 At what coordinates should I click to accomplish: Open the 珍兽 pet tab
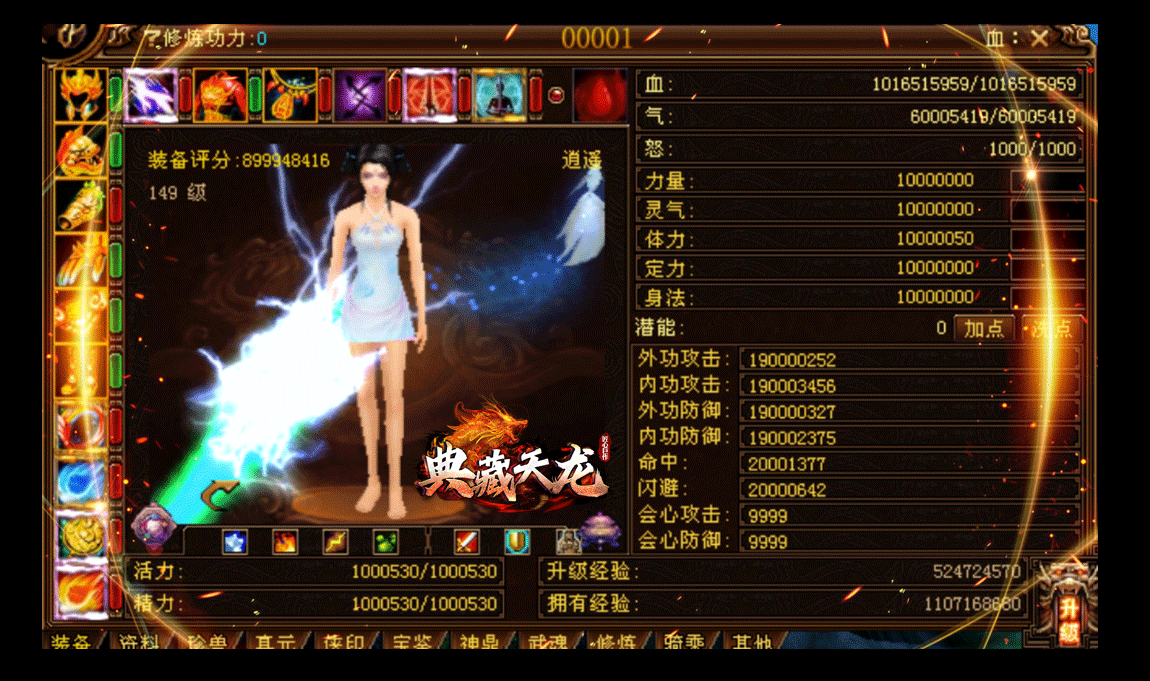point(202,641)
